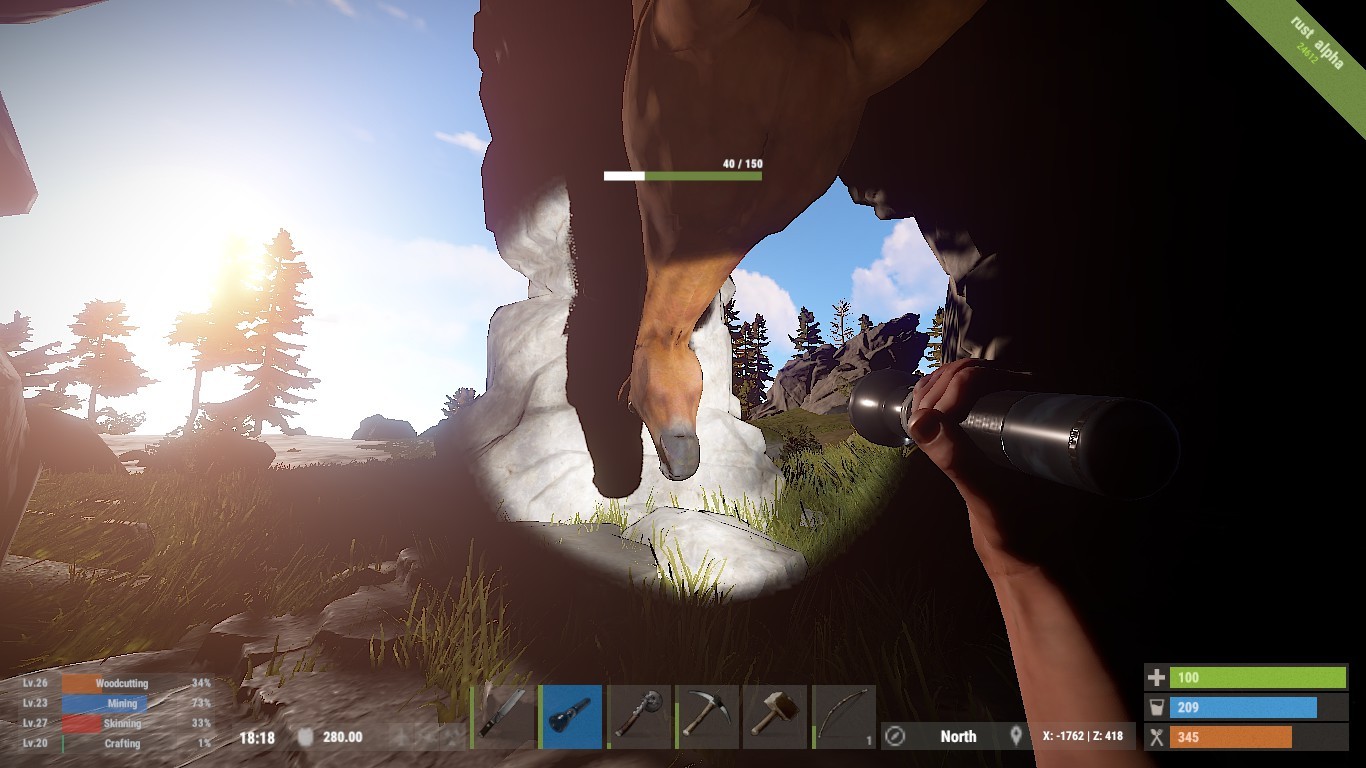Viewport: 1366px width, 768px height.
Task: Switch to the wooden hammer slot
Action: pyautogui.click(x=775, y=716)
